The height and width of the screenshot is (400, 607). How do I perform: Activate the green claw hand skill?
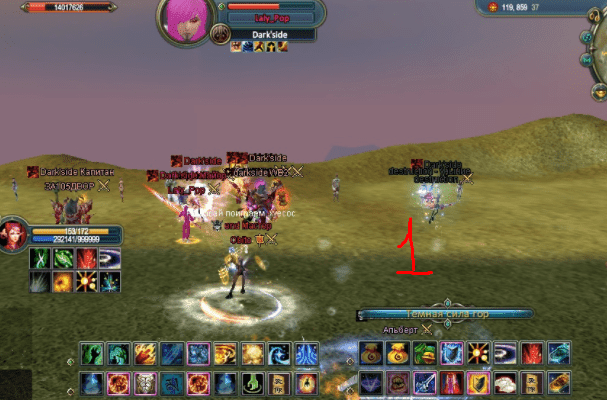93,354
